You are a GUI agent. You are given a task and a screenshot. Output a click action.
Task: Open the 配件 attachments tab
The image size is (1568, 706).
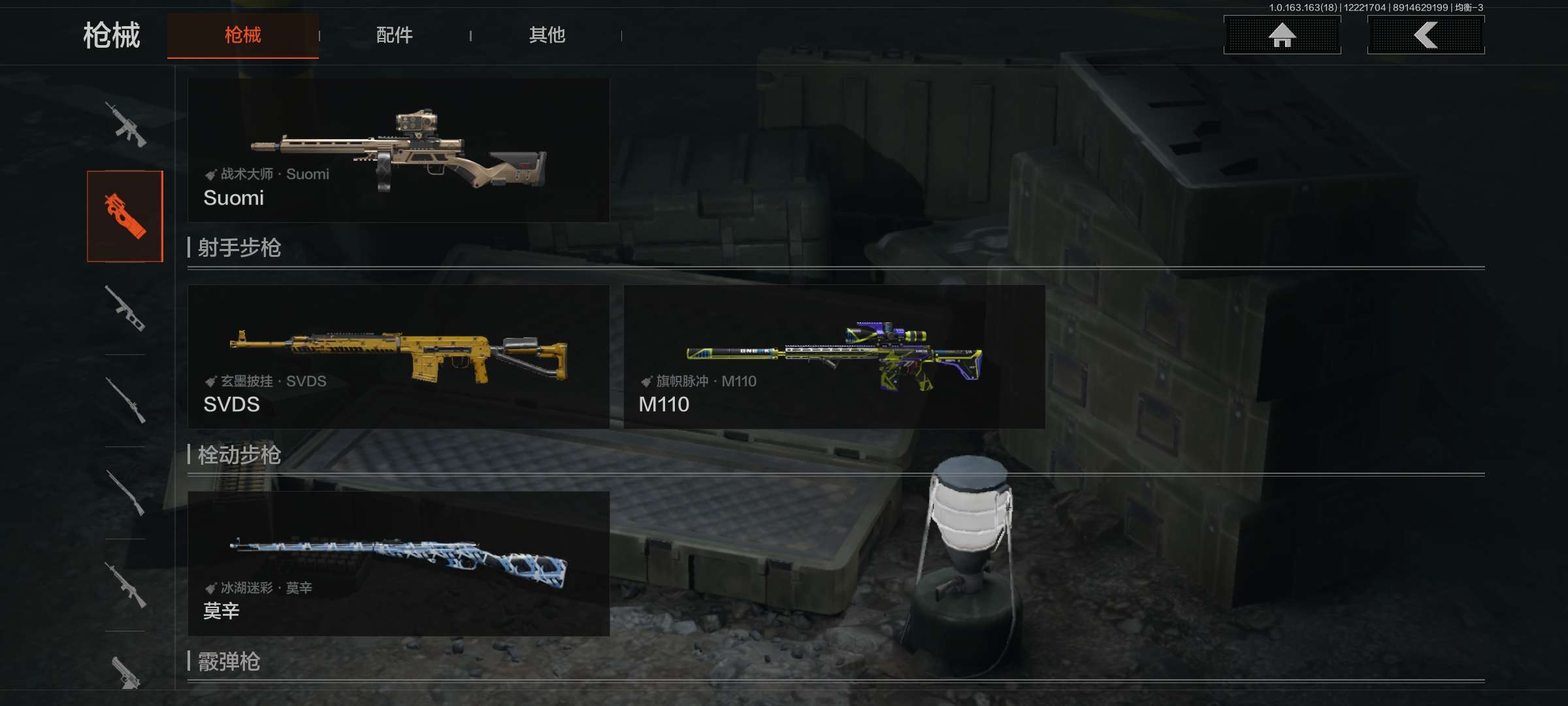click(x=394, y=35)
